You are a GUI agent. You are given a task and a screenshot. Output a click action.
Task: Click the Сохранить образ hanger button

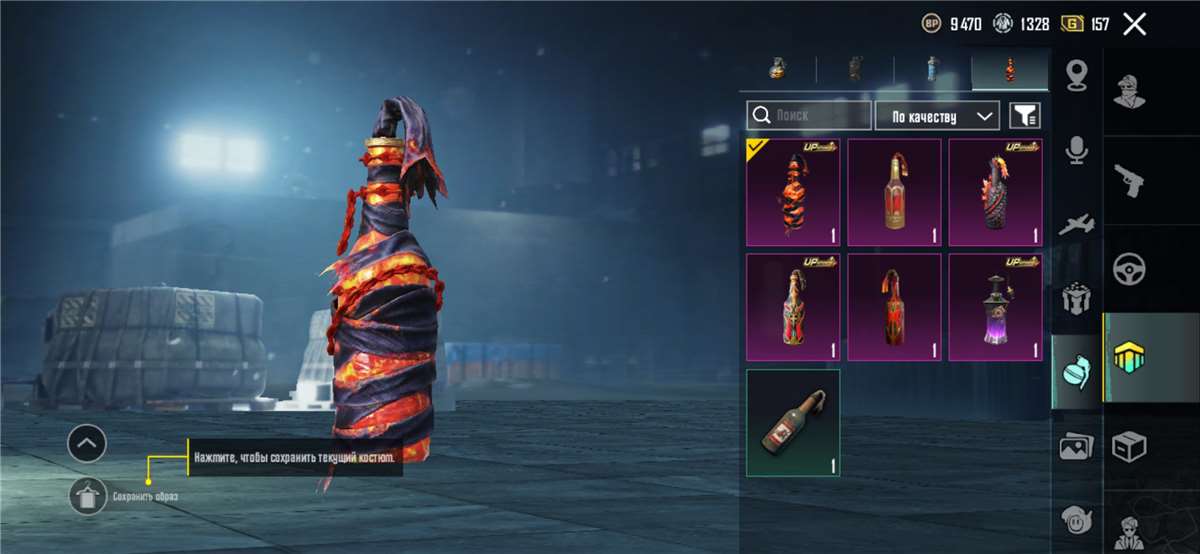pyautogui.click(x=87, y=495)
